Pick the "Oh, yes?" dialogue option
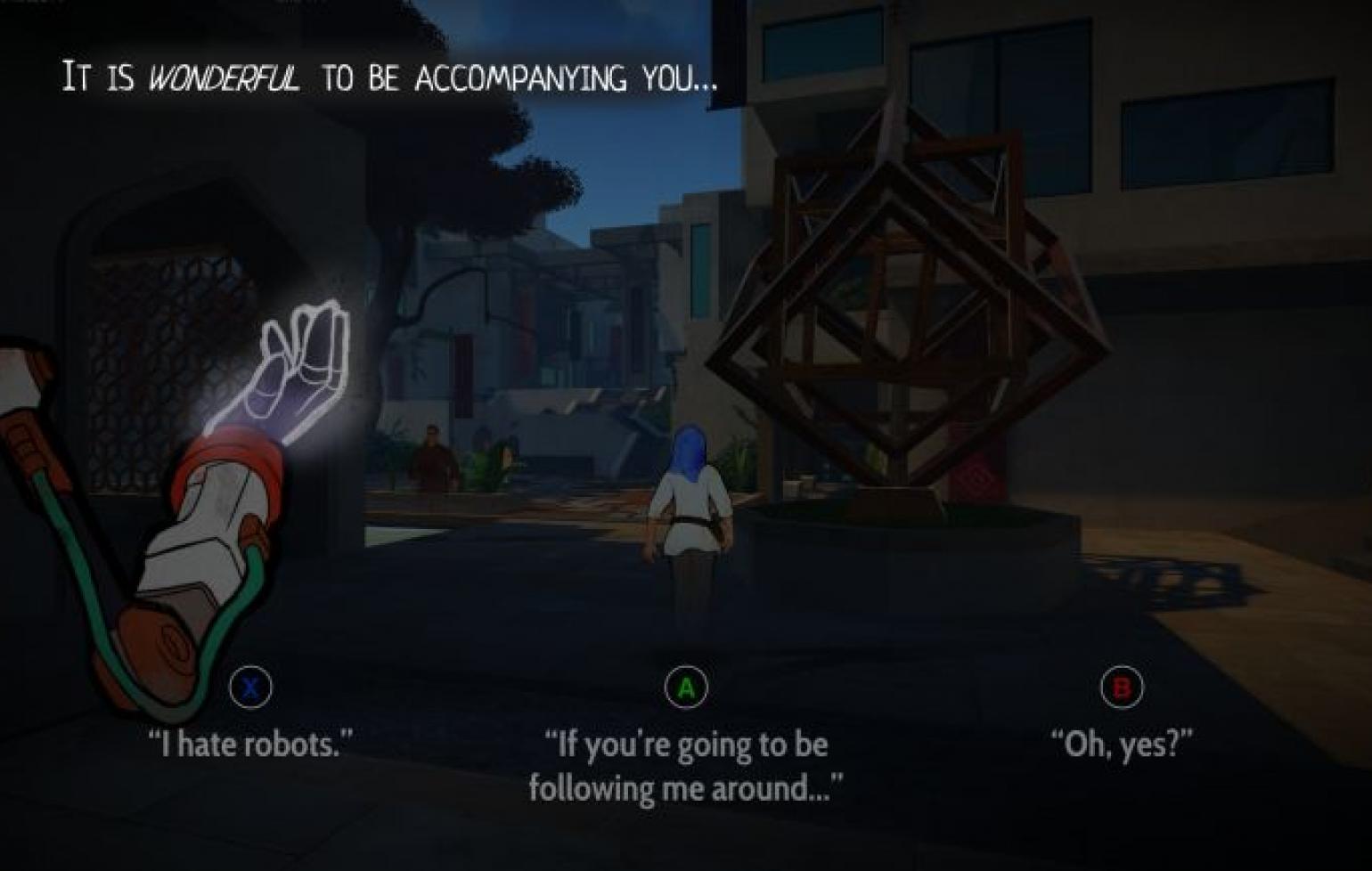This screenshot has height=871, width=1372. pos(1121,742)
